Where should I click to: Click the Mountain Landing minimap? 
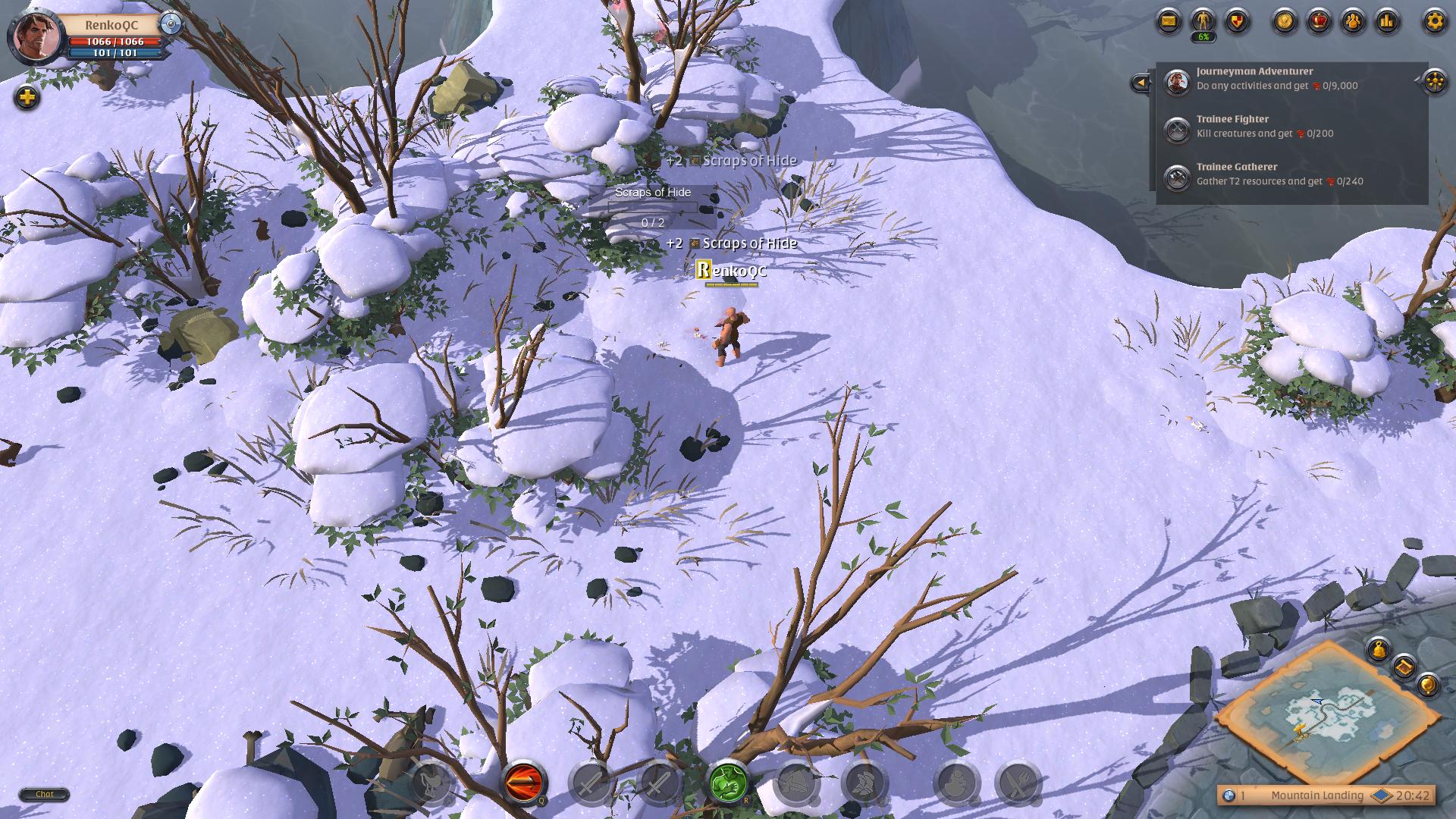[1327, 713]
